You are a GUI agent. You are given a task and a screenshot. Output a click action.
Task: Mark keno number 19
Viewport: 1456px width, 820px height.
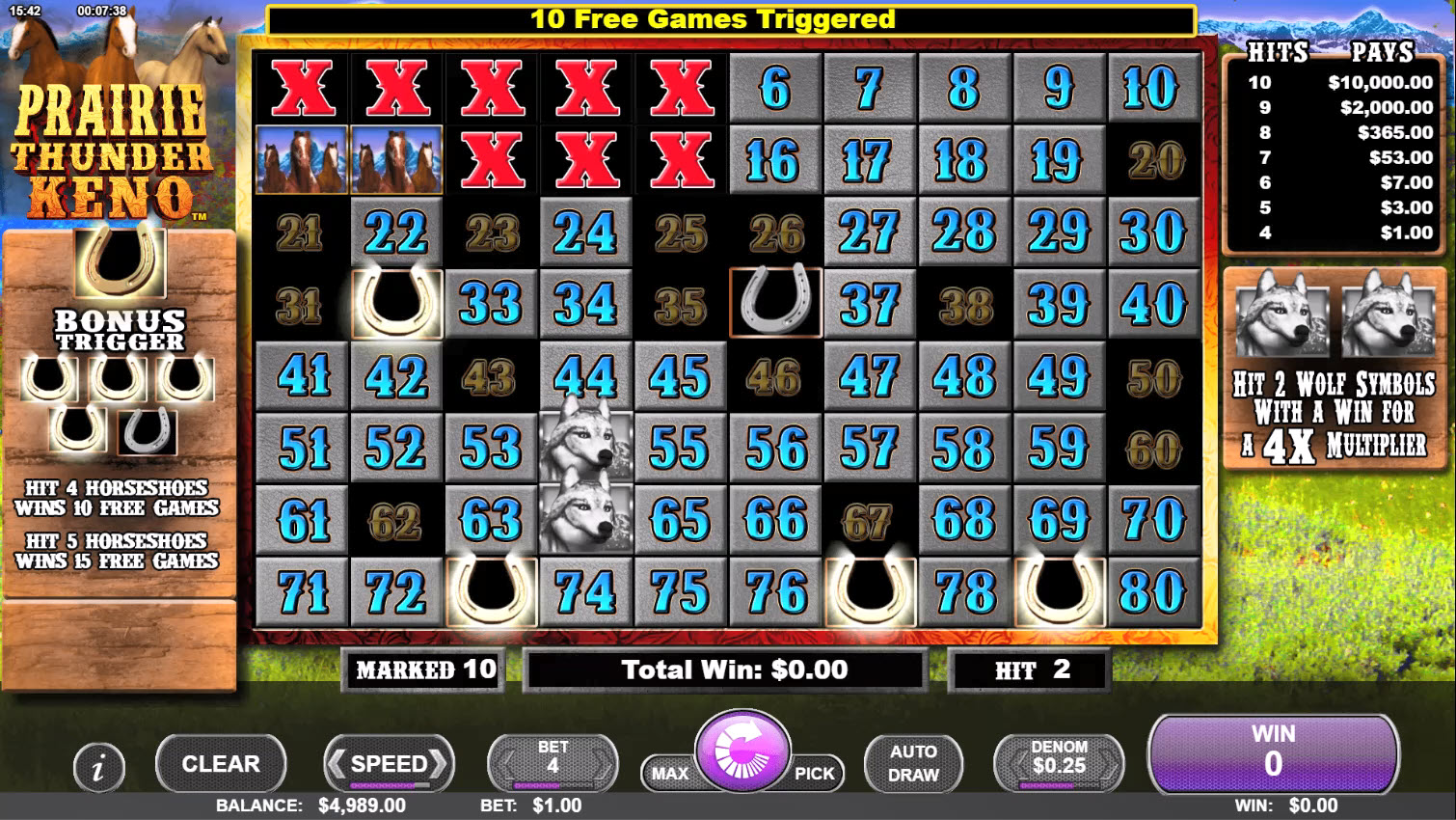coord(1059,160)
